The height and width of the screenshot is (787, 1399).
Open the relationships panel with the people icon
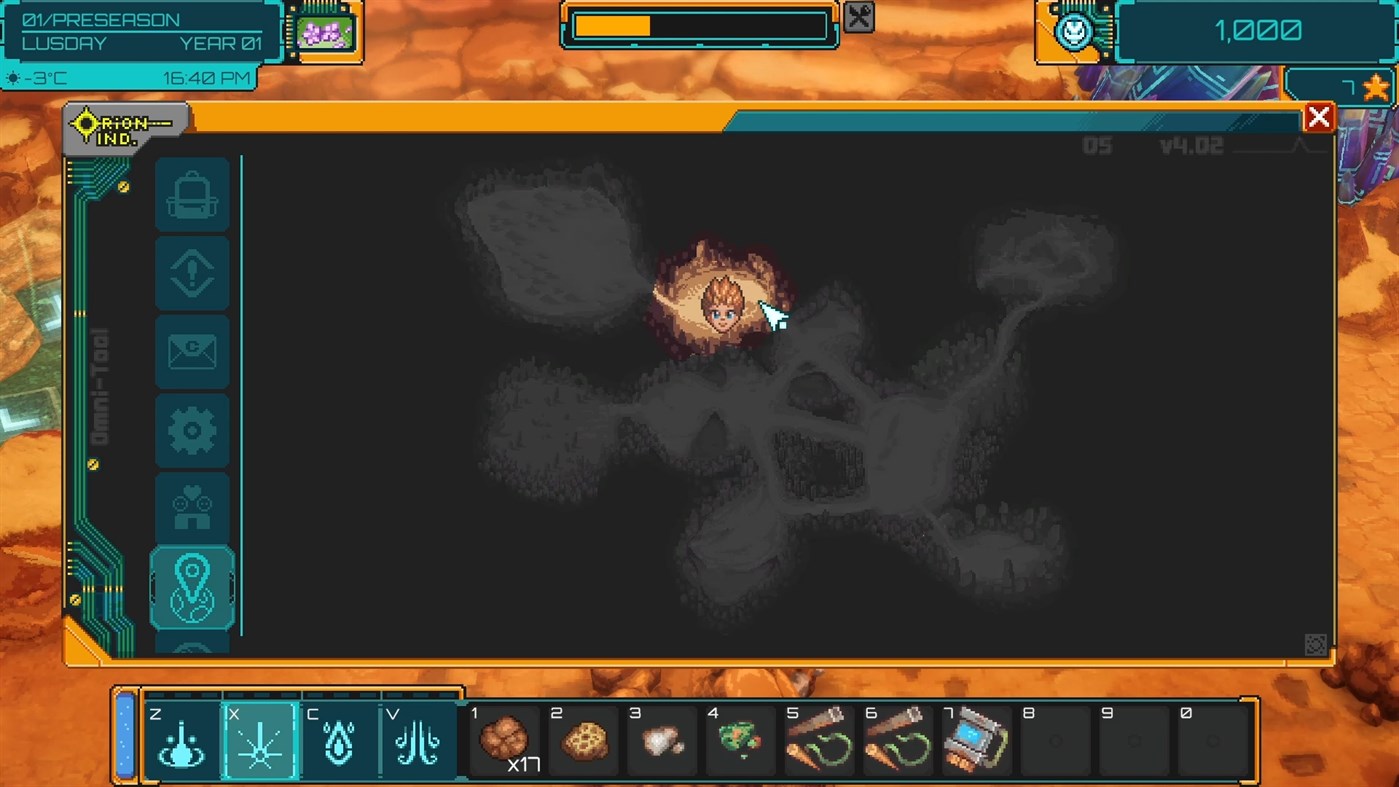(192, 508)
